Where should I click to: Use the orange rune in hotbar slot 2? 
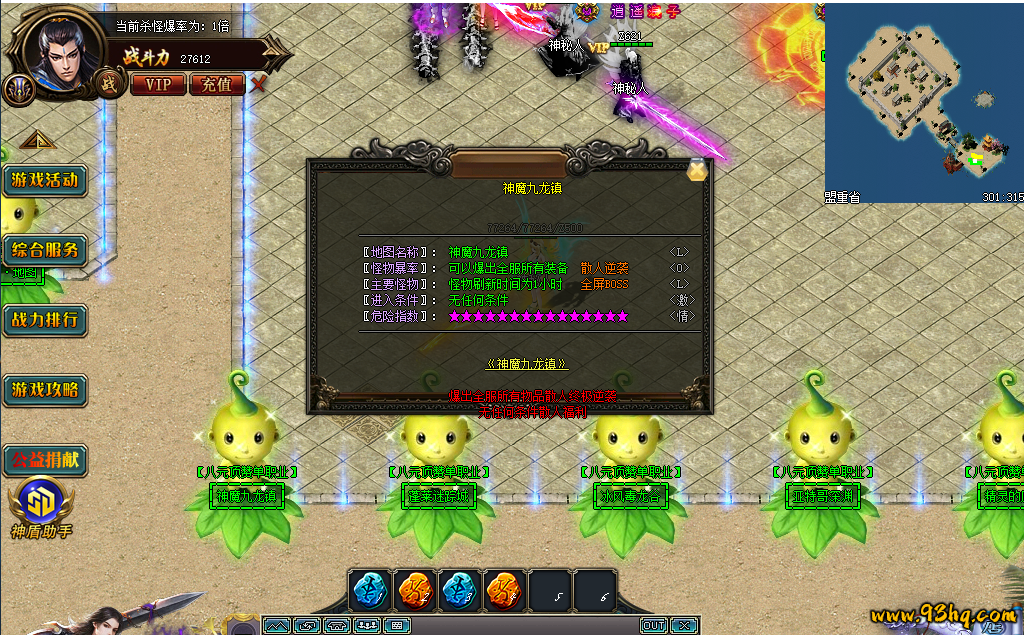[415, 591]
